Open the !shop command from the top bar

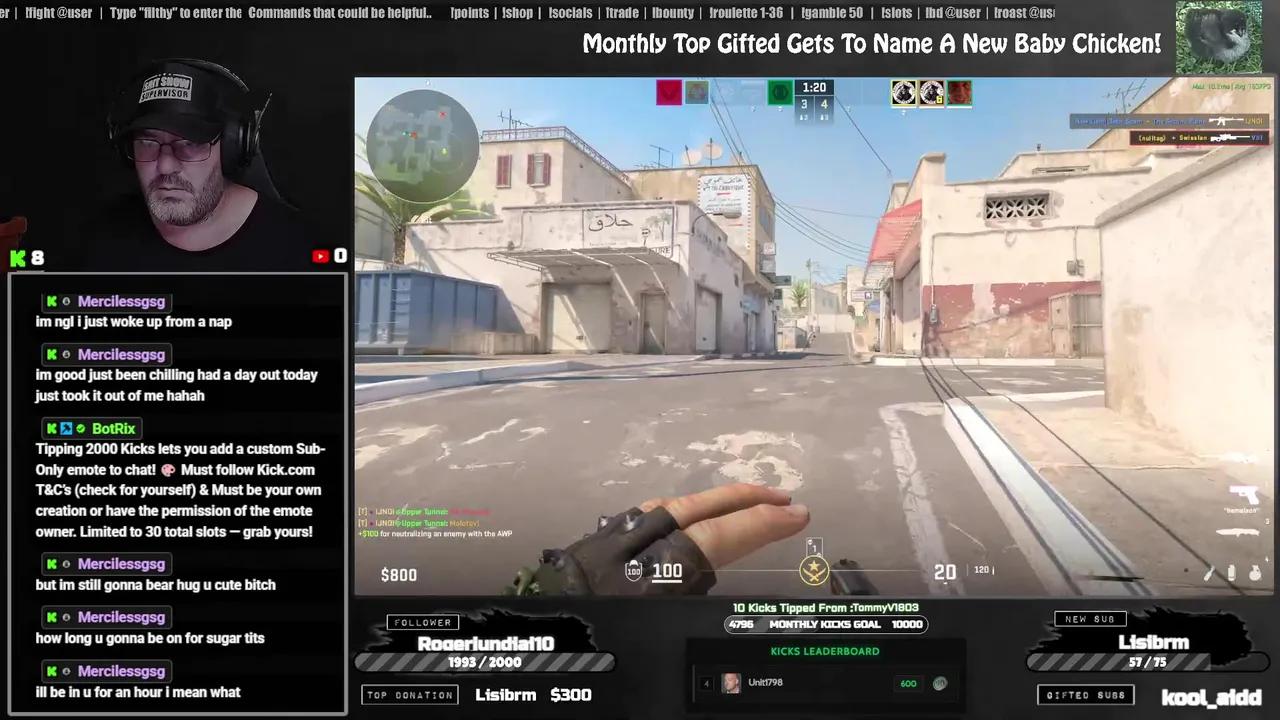517,12
